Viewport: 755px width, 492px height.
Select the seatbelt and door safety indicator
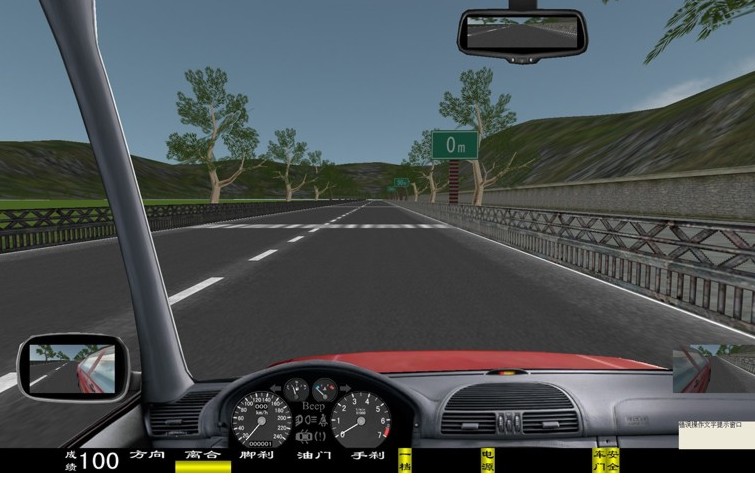[x=606, y=461]
